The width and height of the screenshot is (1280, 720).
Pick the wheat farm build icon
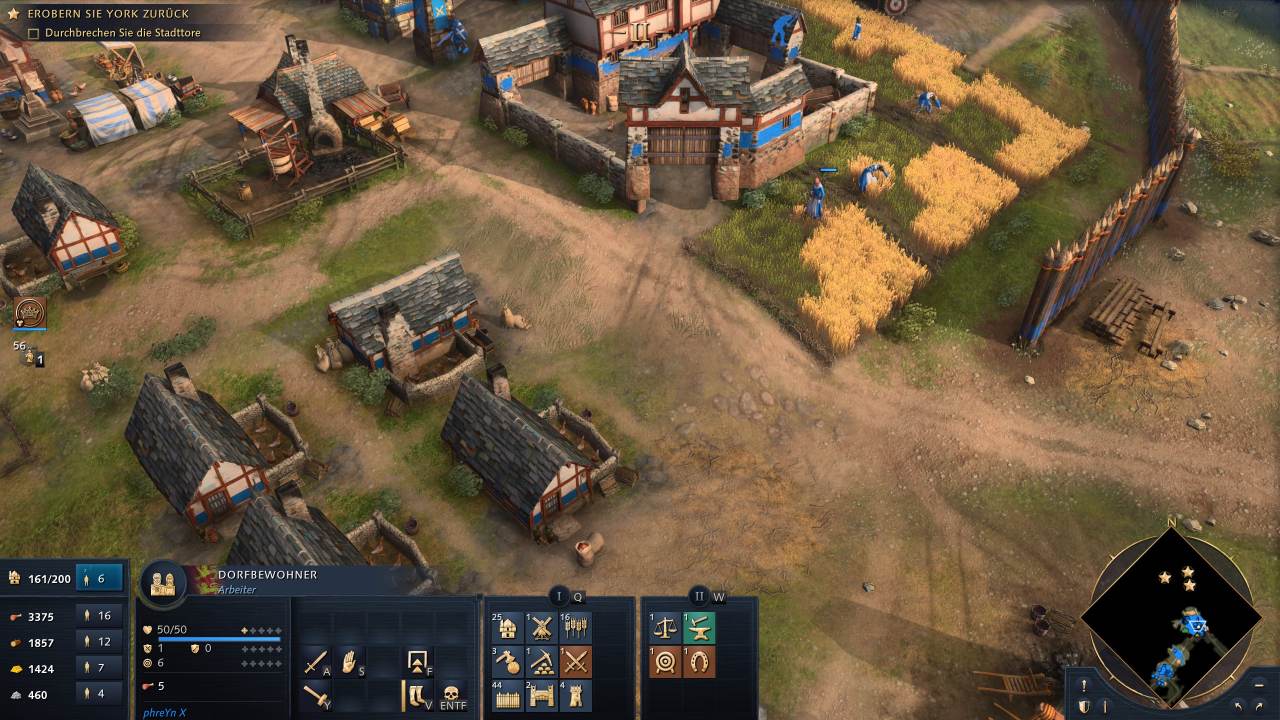(575, 628)
